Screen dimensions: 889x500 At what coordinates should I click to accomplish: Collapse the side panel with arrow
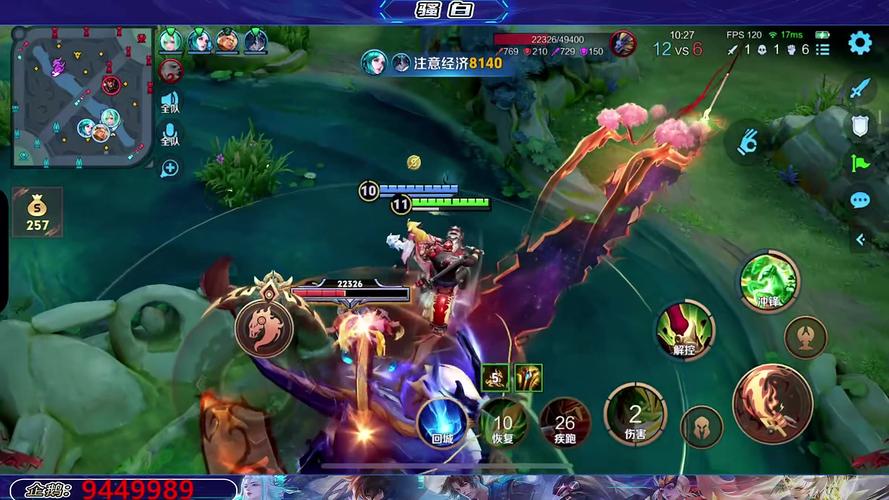coord(860,239)
